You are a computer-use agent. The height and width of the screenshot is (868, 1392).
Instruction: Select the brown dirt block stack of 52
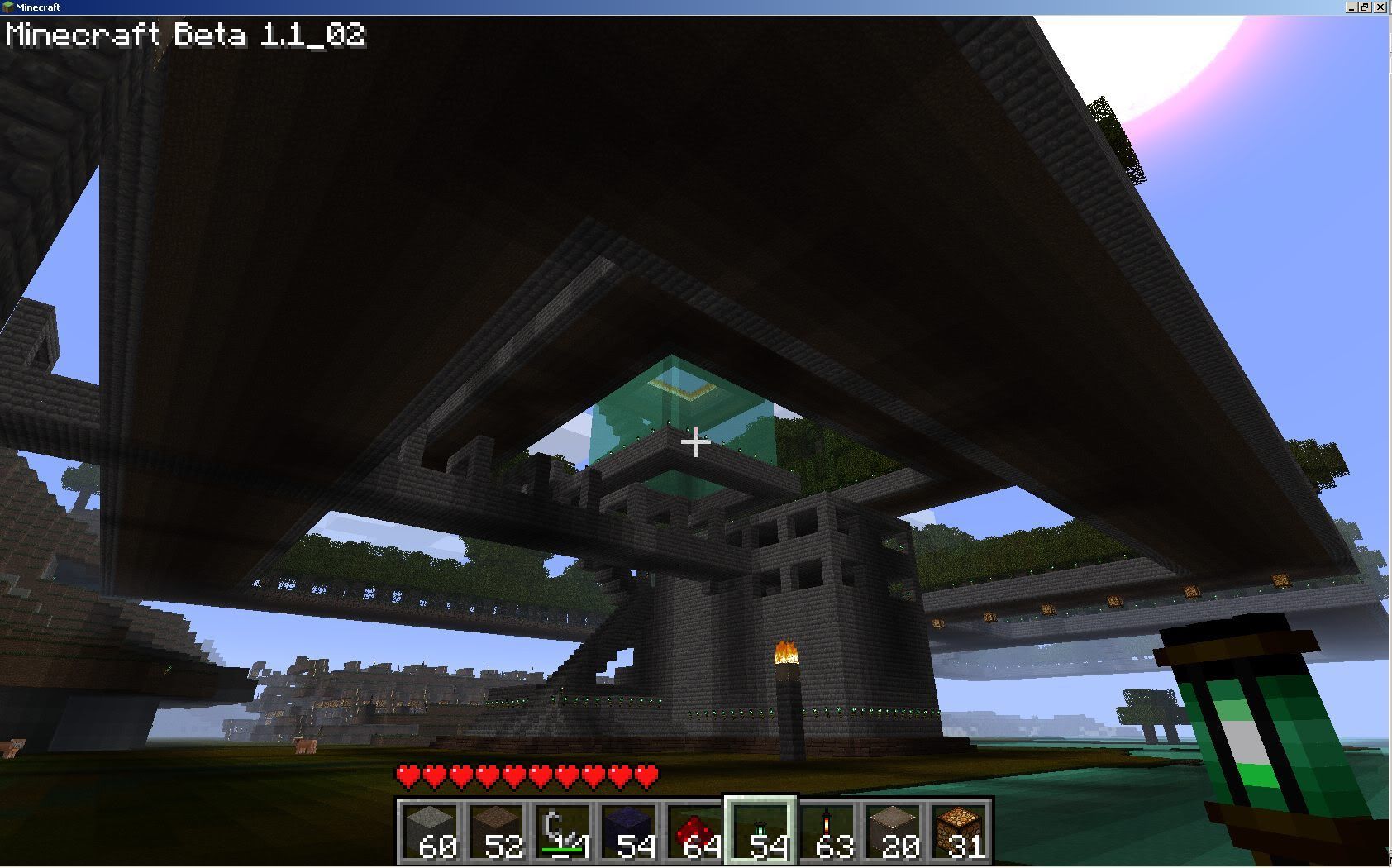[x=497, y=831]
